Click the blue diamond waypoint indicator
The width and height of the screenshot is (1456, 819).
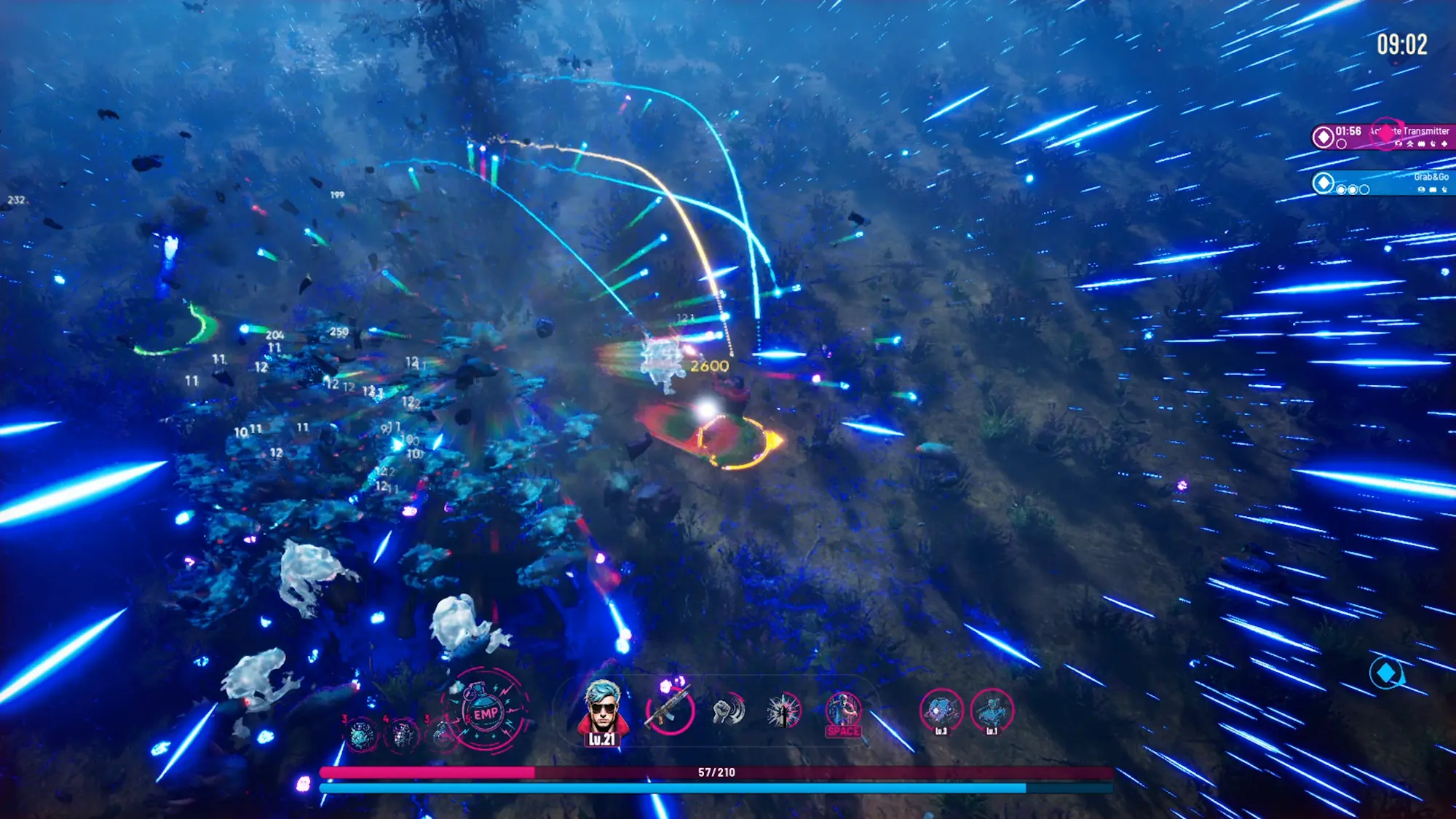coord(1386,673)
